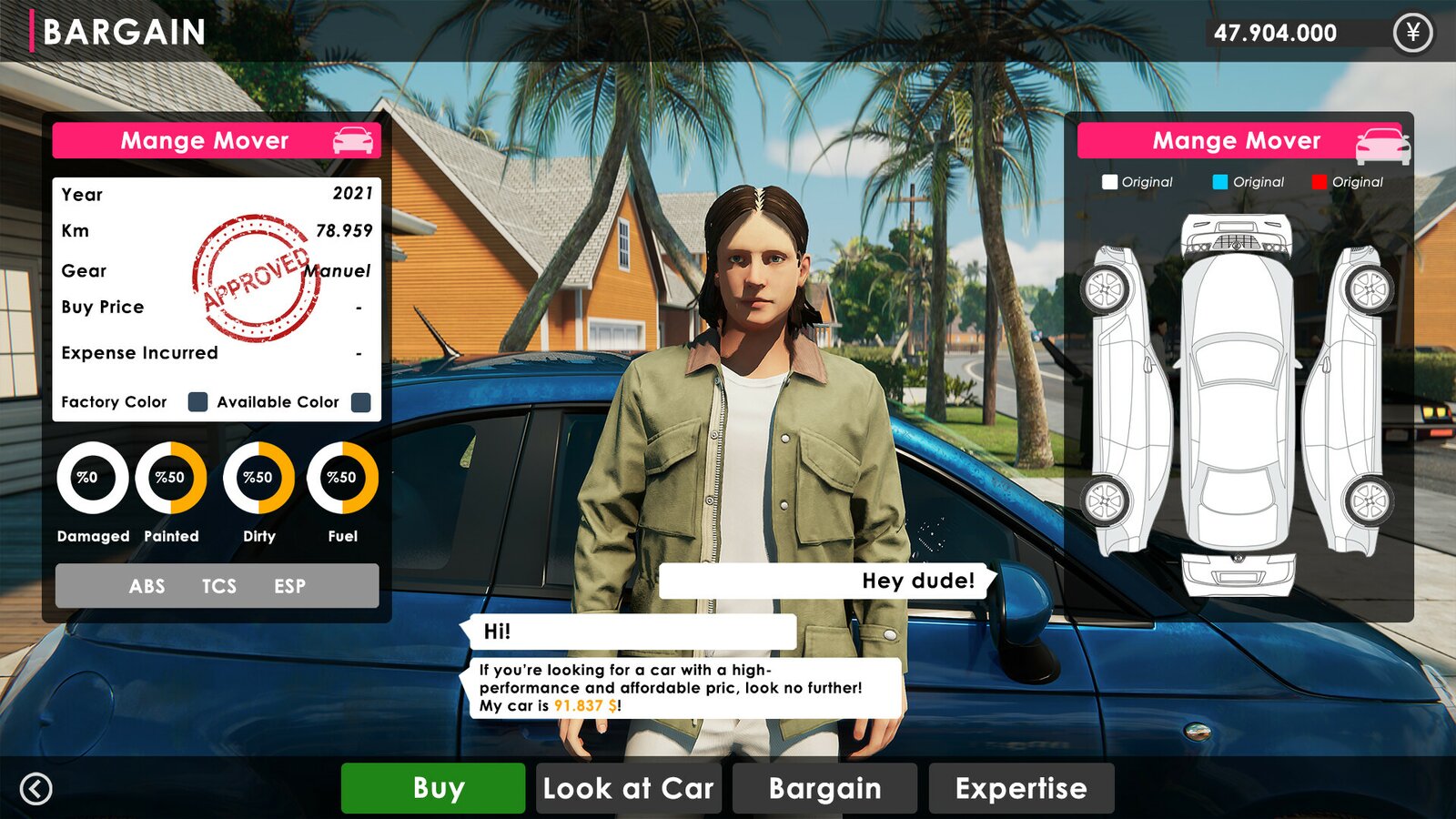1456x819 pixels.
Task: Toggle the Available Color checkbox
Action: click(x=359, y=401)
